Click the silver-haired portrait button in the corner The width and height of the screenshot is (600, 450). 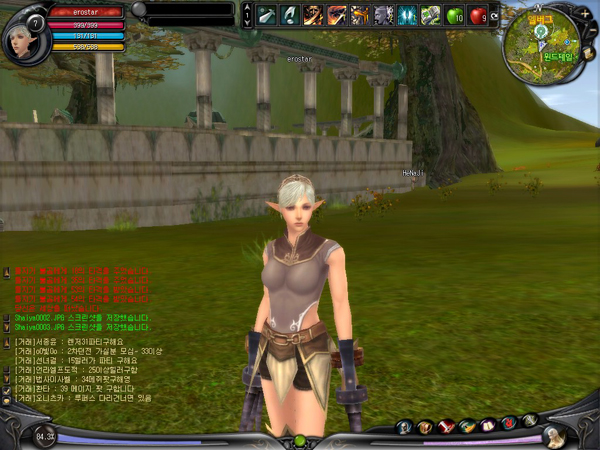[x=553, y=436]
